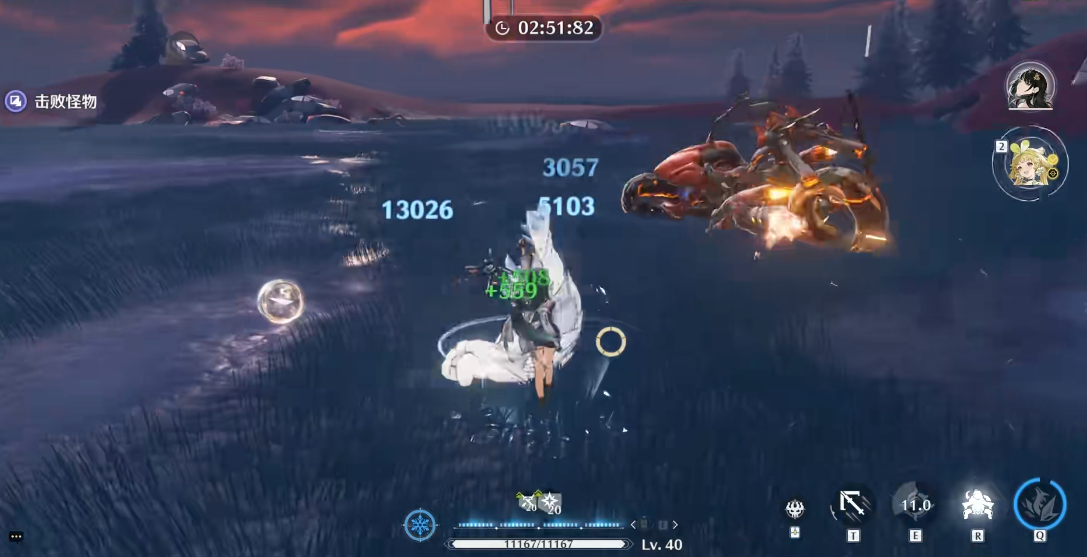Click the left arrow beside the level display
Screen dimensions: 1087x557
point(633,525)
